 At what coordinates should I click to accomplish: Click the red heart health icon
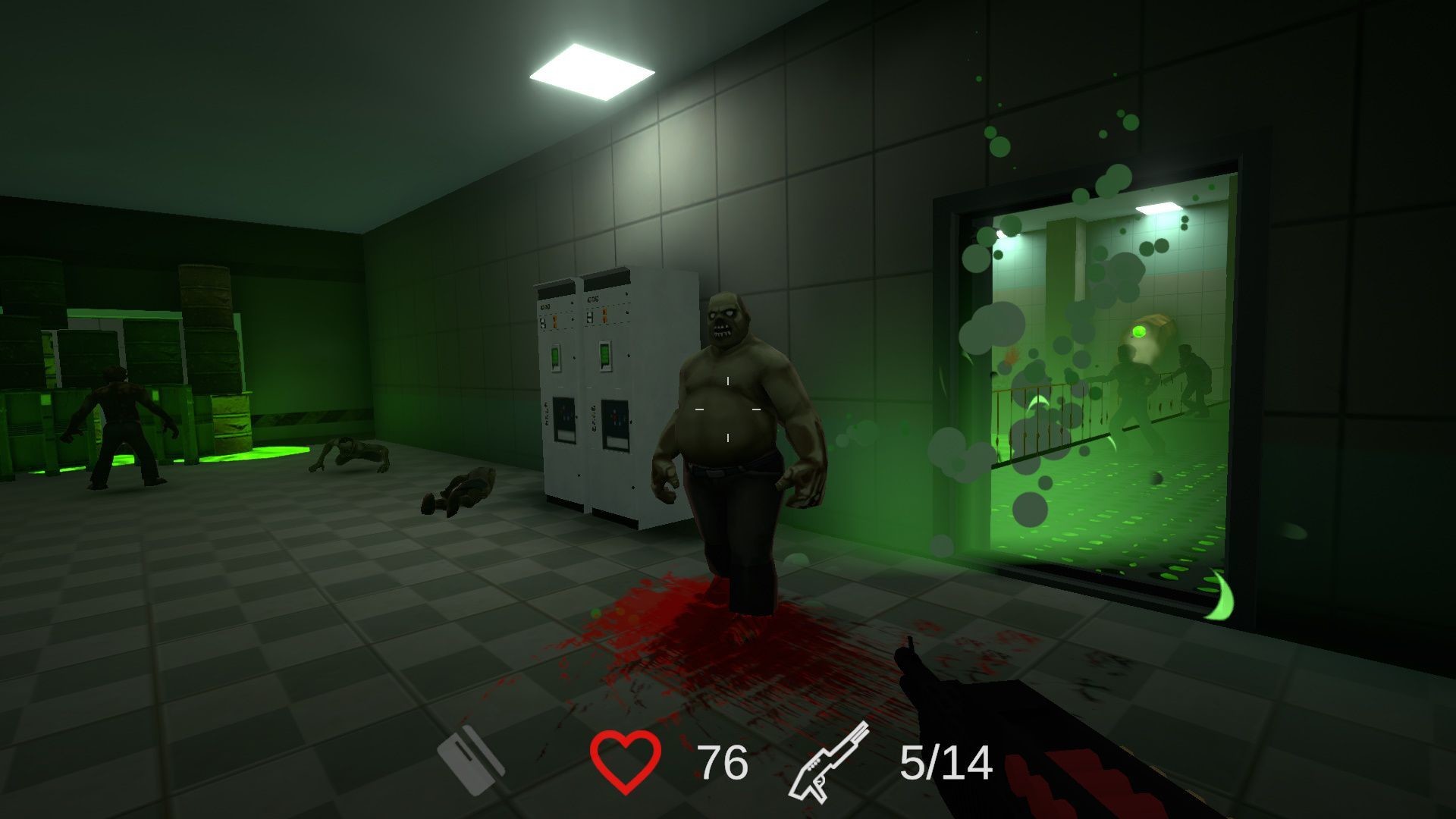624,762
